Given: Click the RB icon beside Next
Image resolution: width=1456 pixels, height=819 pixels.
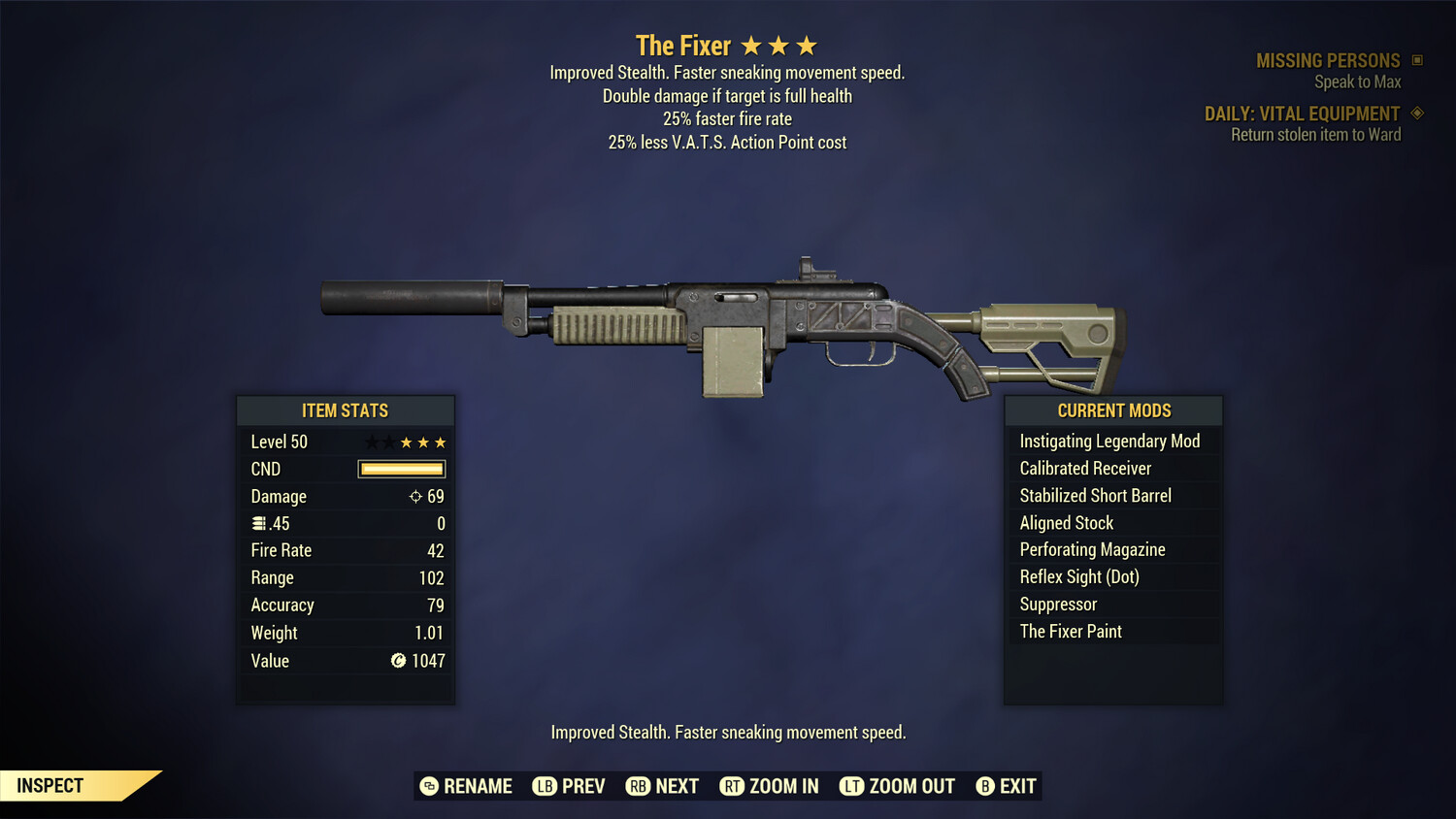Looking at the screenshot, I should point(639,786).
